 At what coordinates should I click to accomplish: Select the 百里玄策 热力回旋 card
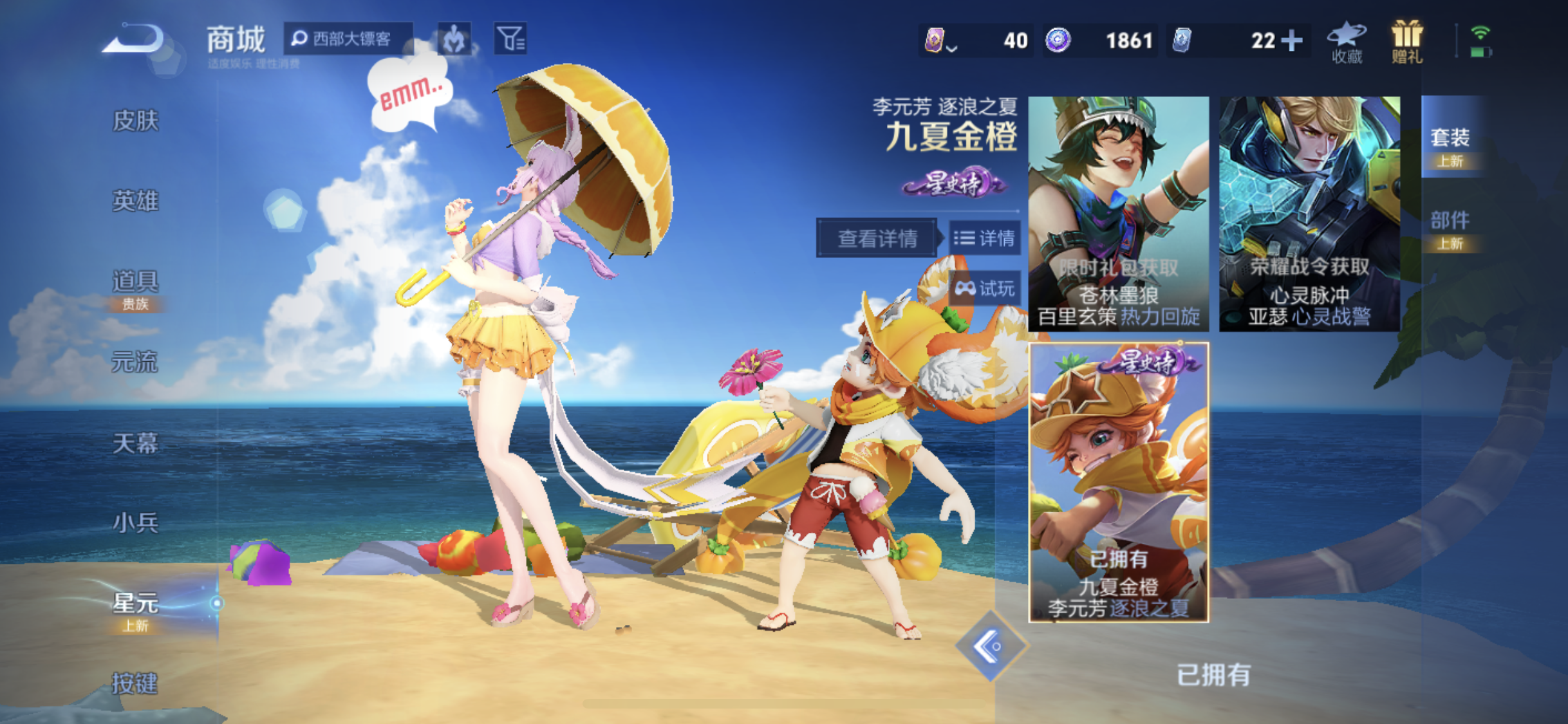pos(1119,214)
